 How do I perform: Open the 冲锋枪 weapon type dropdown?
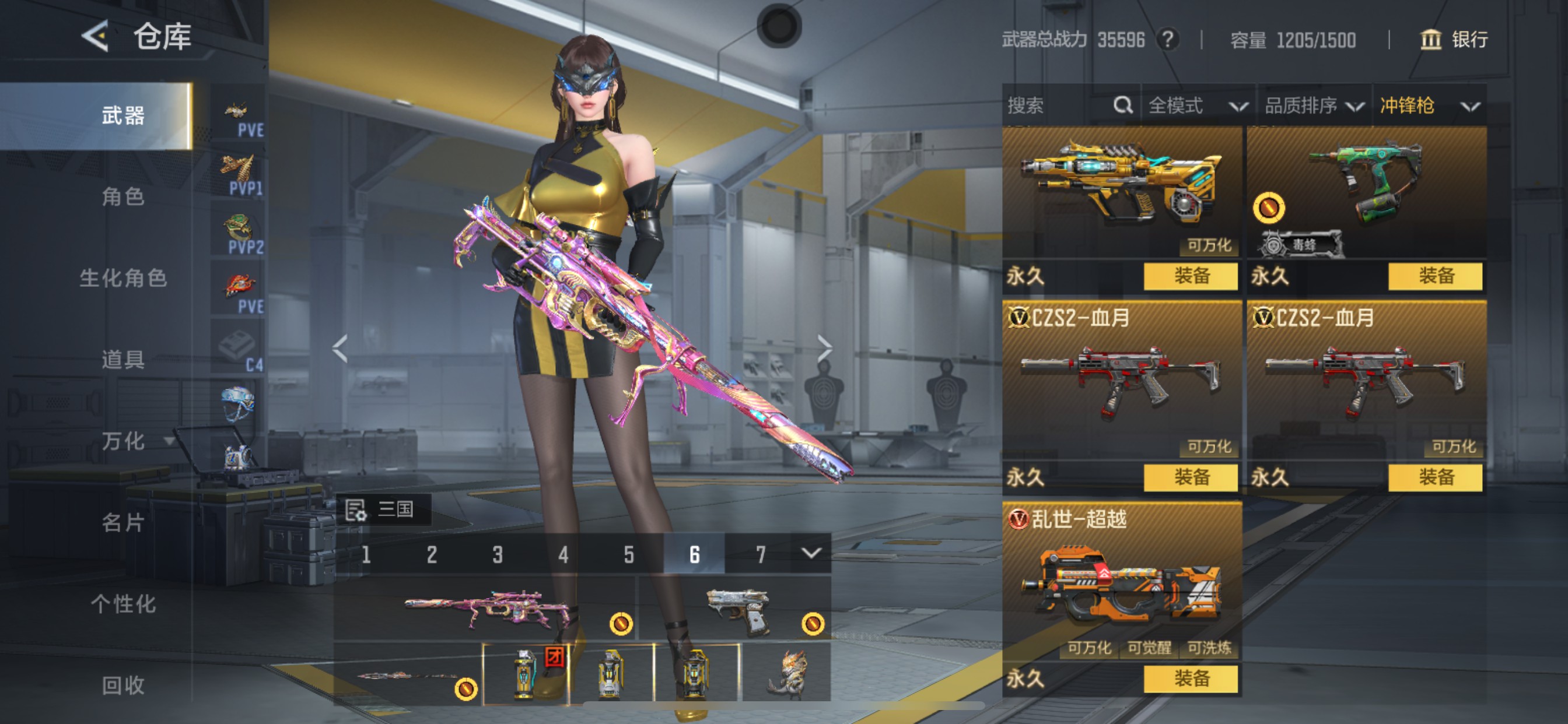pyautogui.click(x=1429, y=106)
